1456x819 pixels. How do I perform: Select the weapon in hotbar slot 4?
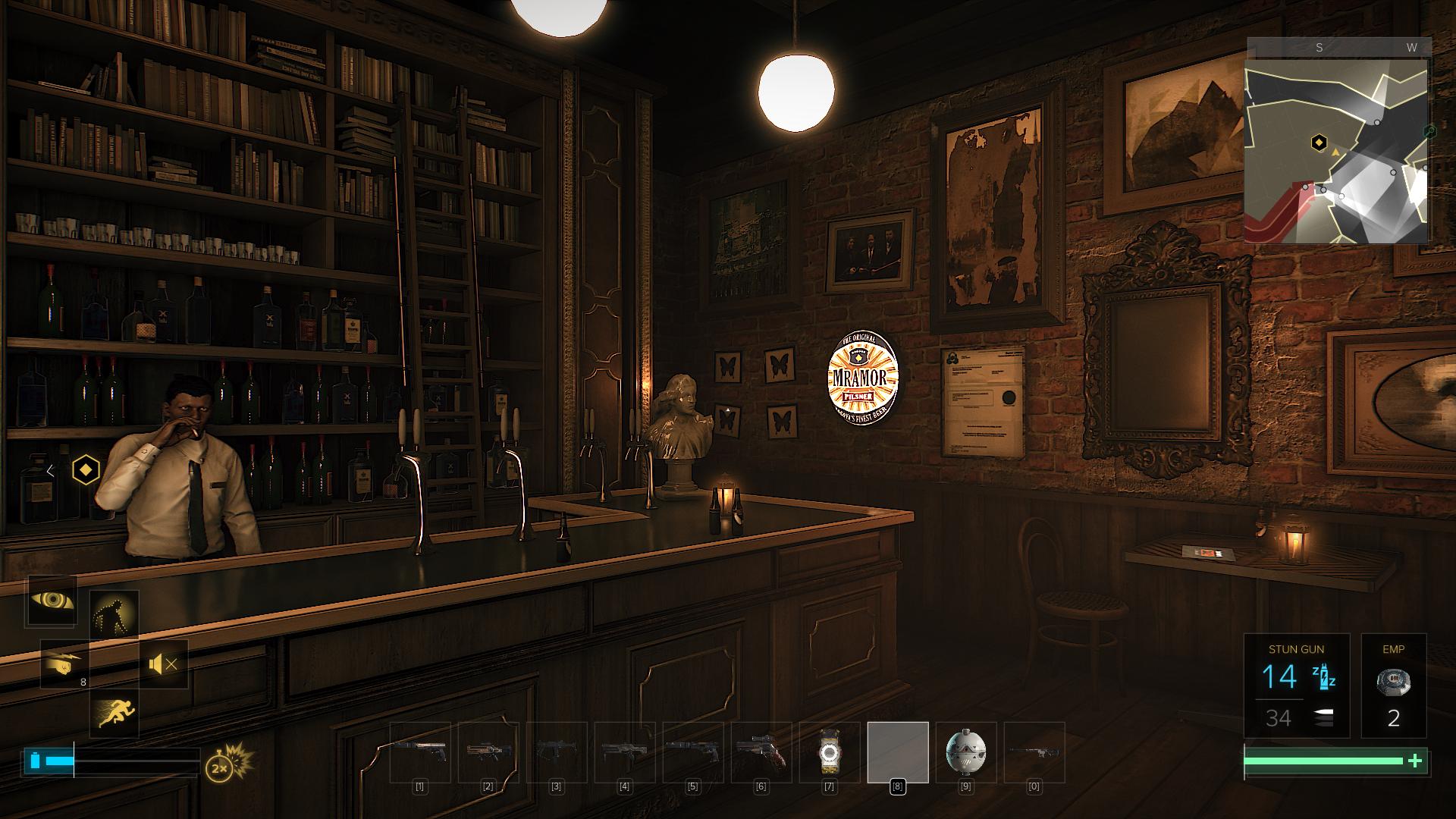point(625,752)
